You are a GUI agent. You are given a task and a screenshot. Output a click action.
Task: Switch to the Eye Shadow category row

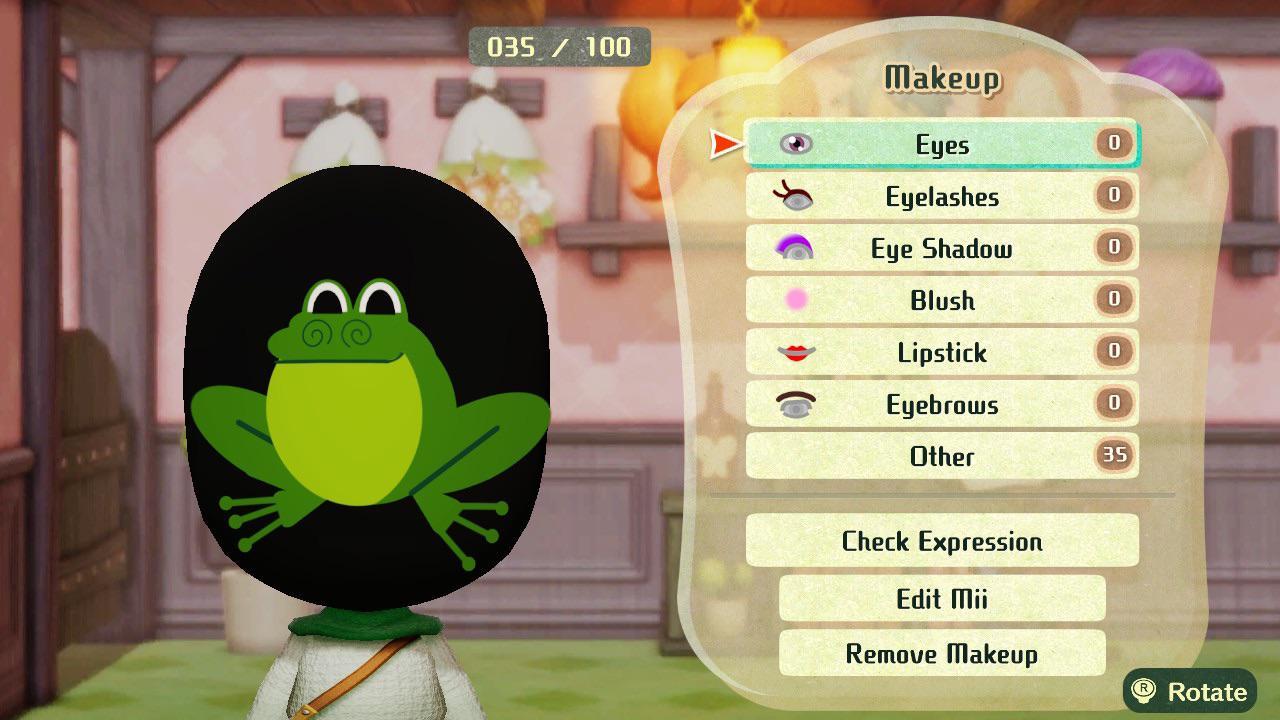(940, 248)
